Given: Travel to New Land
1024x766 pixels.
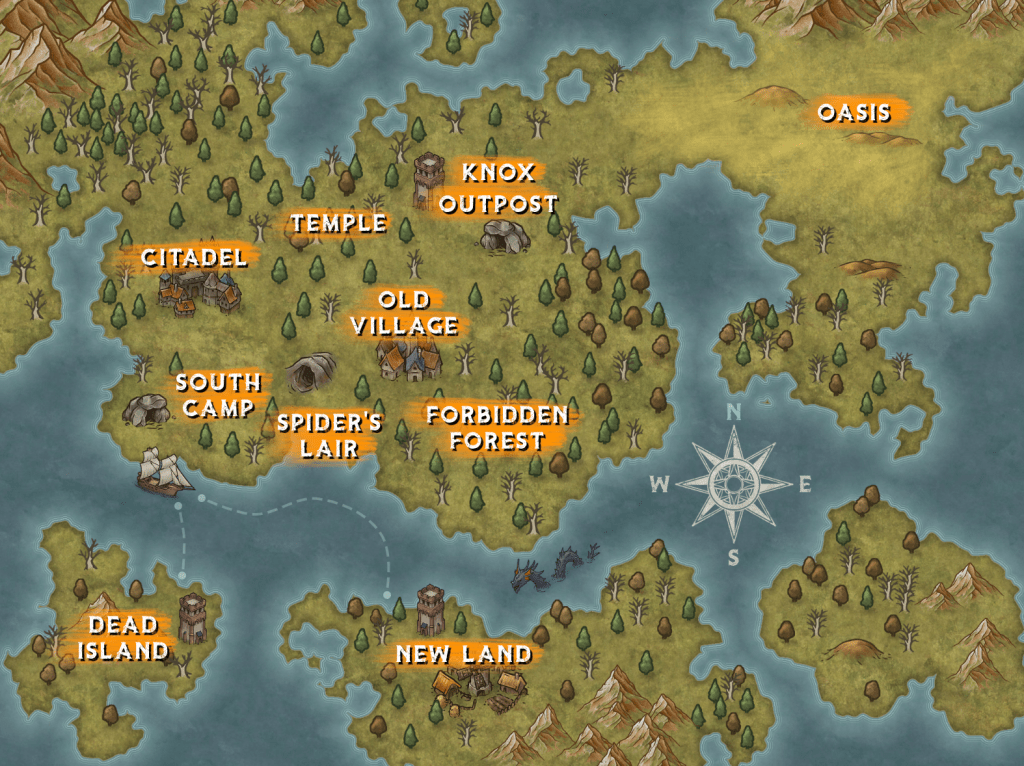Looking at the screenshot, I should pos(463,655).
